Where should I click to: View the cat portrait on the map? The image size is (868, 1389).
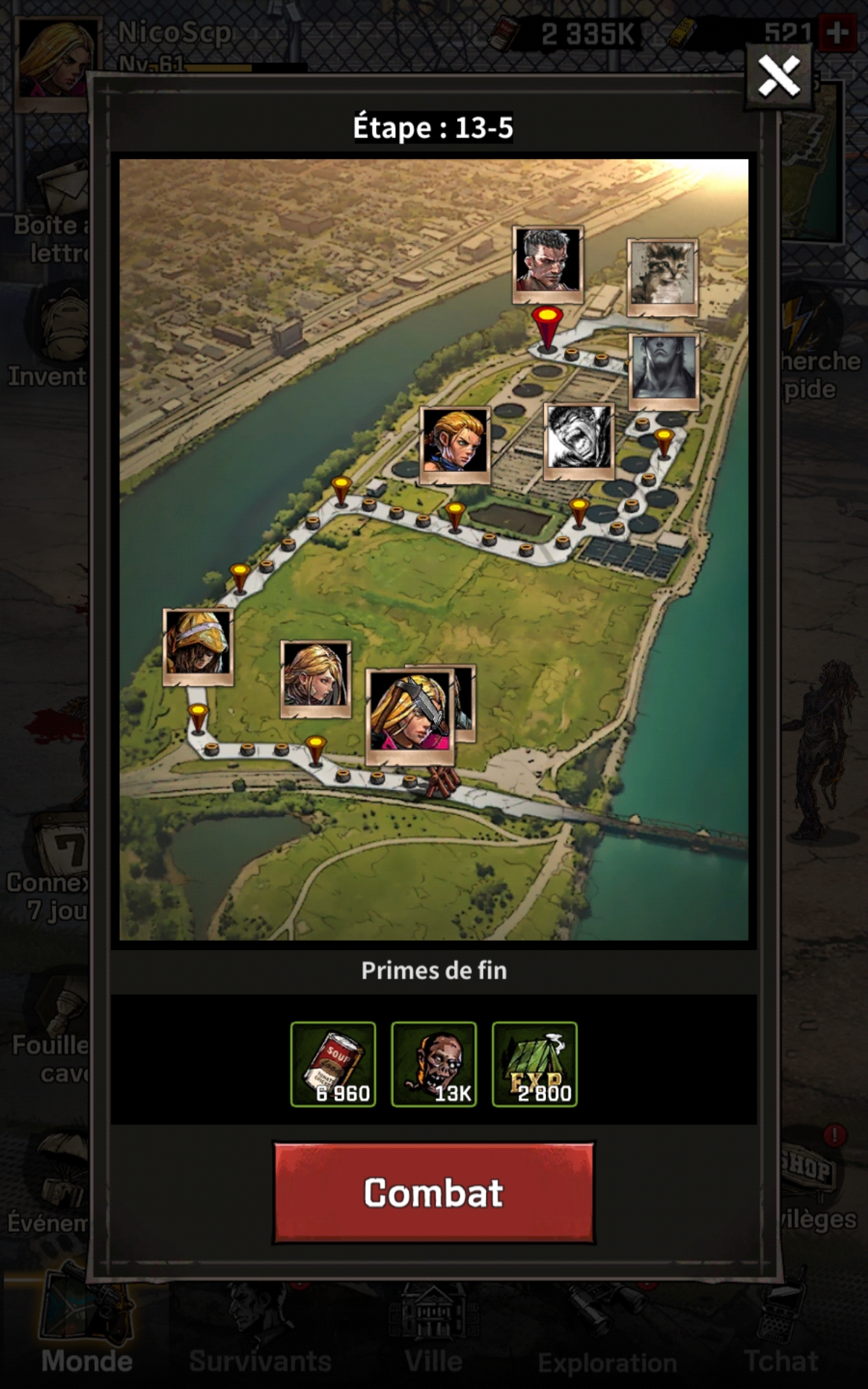click(662, 276)
